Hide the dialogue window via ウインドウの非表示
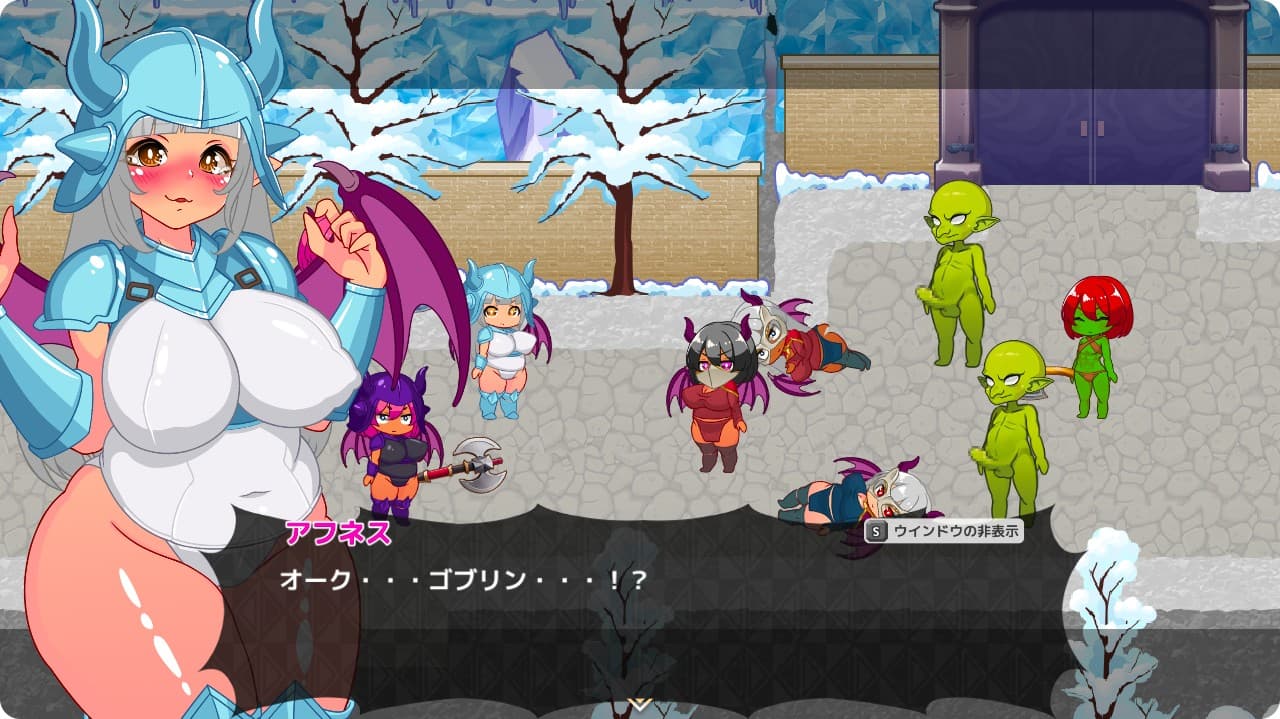 click(944, 531)
